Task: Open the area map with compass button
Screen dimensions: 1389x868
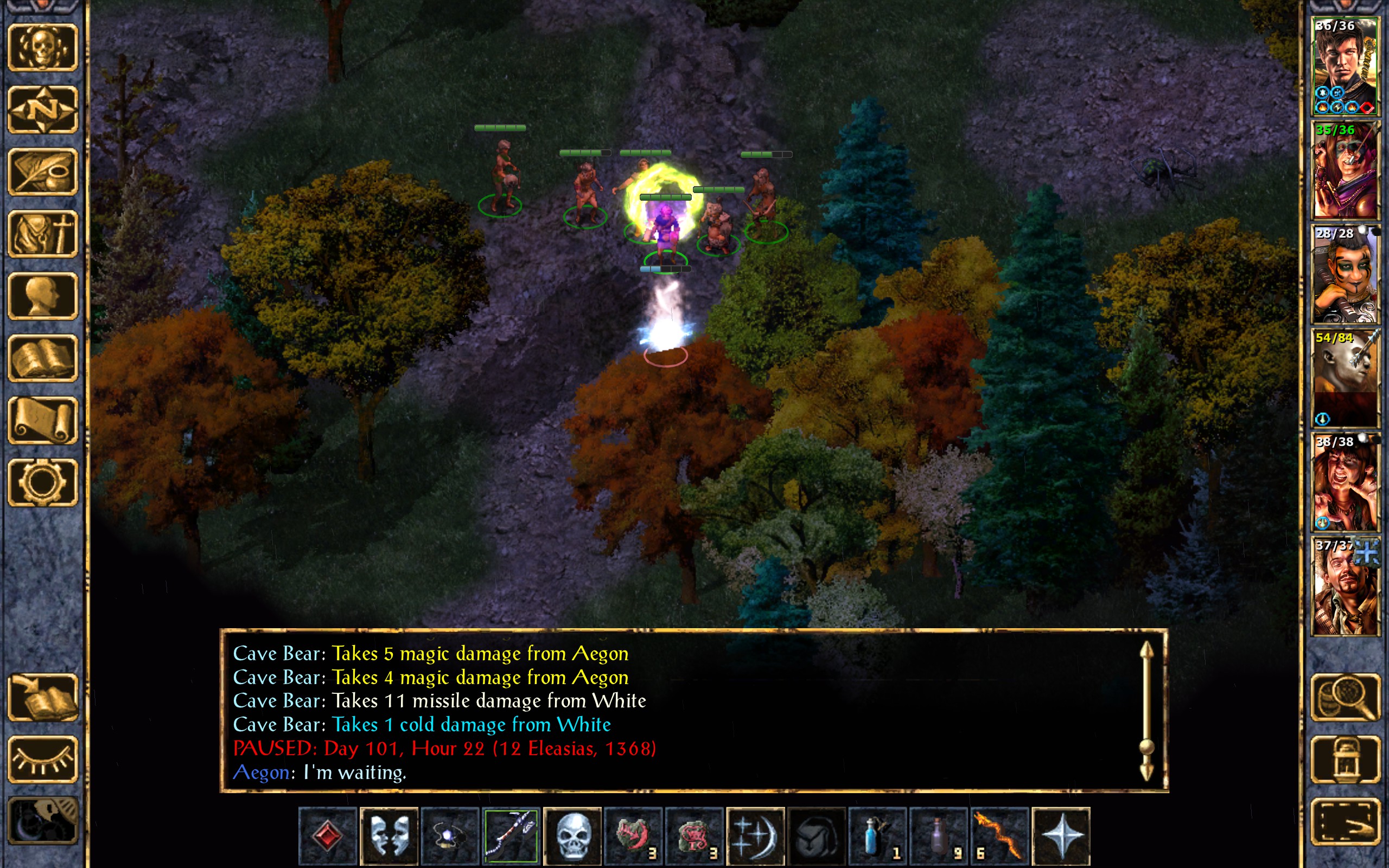Action: pos(42,110)
